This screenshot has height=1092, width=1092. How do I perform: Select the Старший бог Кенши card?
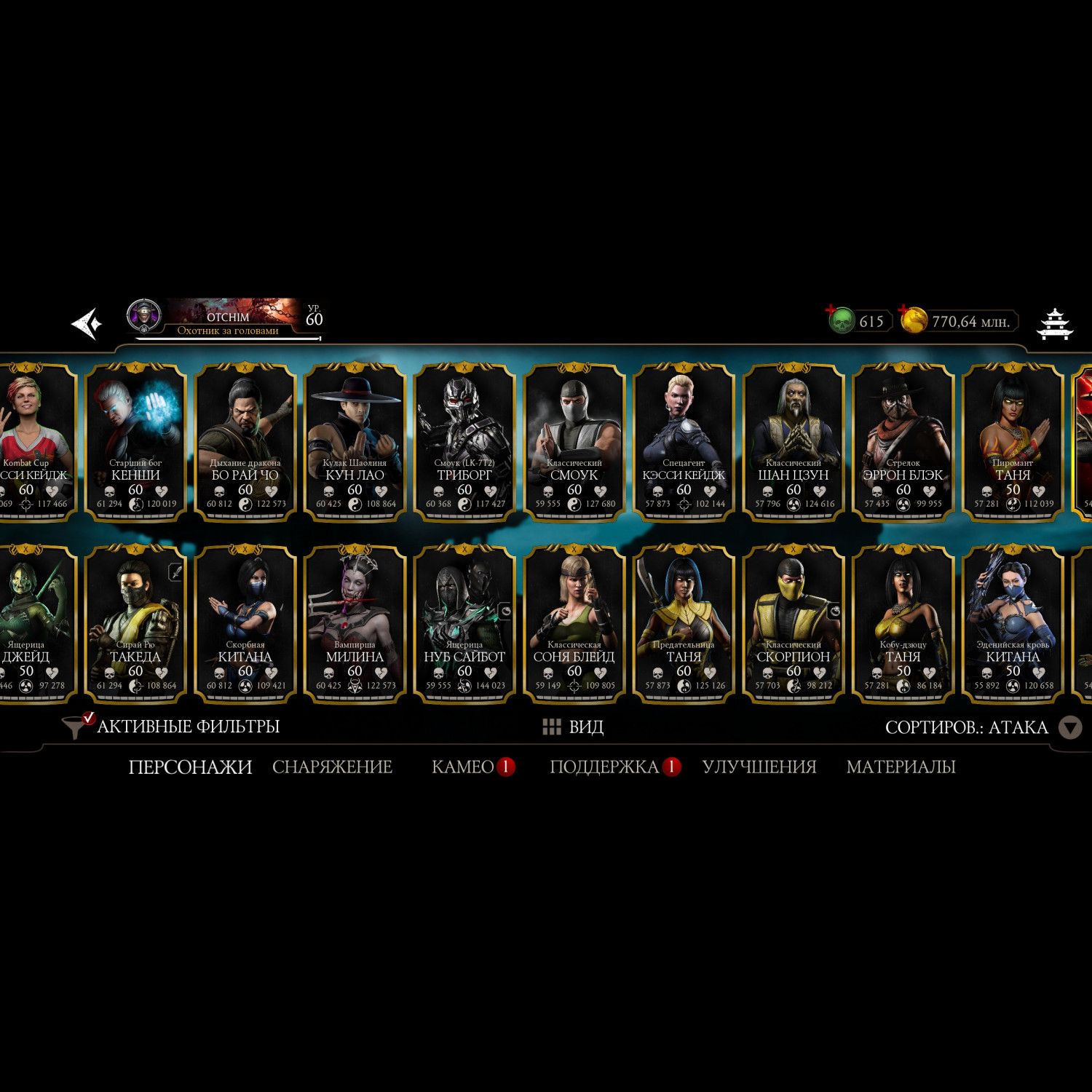coord(136,441)
